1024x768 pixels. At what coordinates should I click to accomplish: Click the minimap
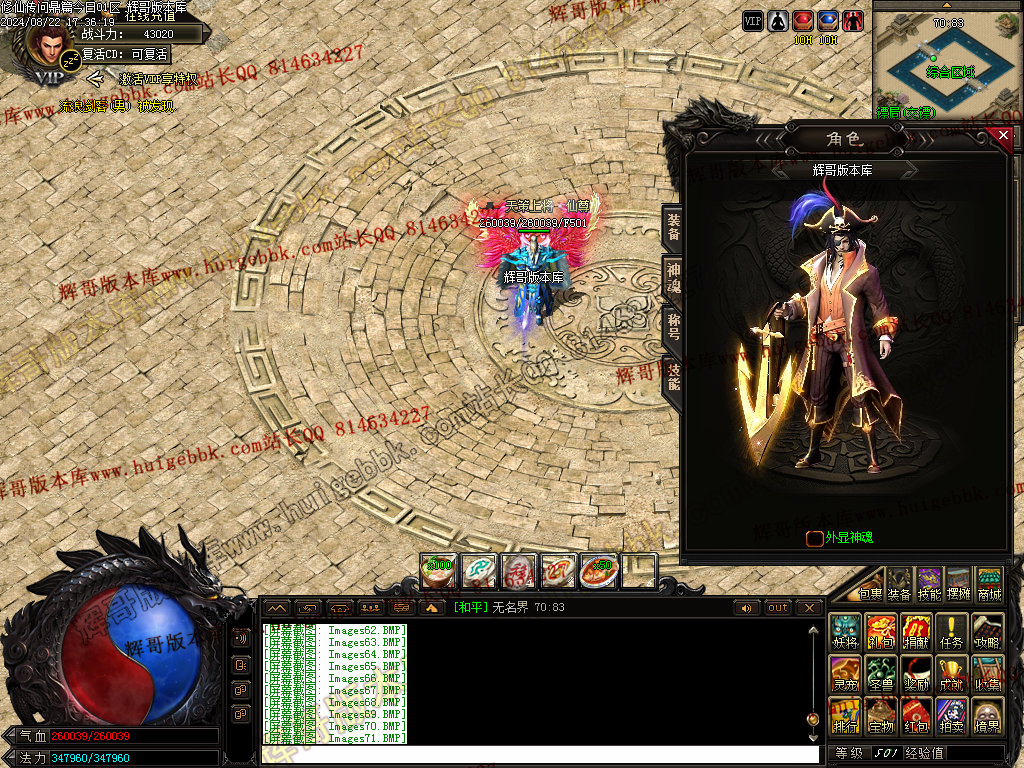[x=947, y=62]
